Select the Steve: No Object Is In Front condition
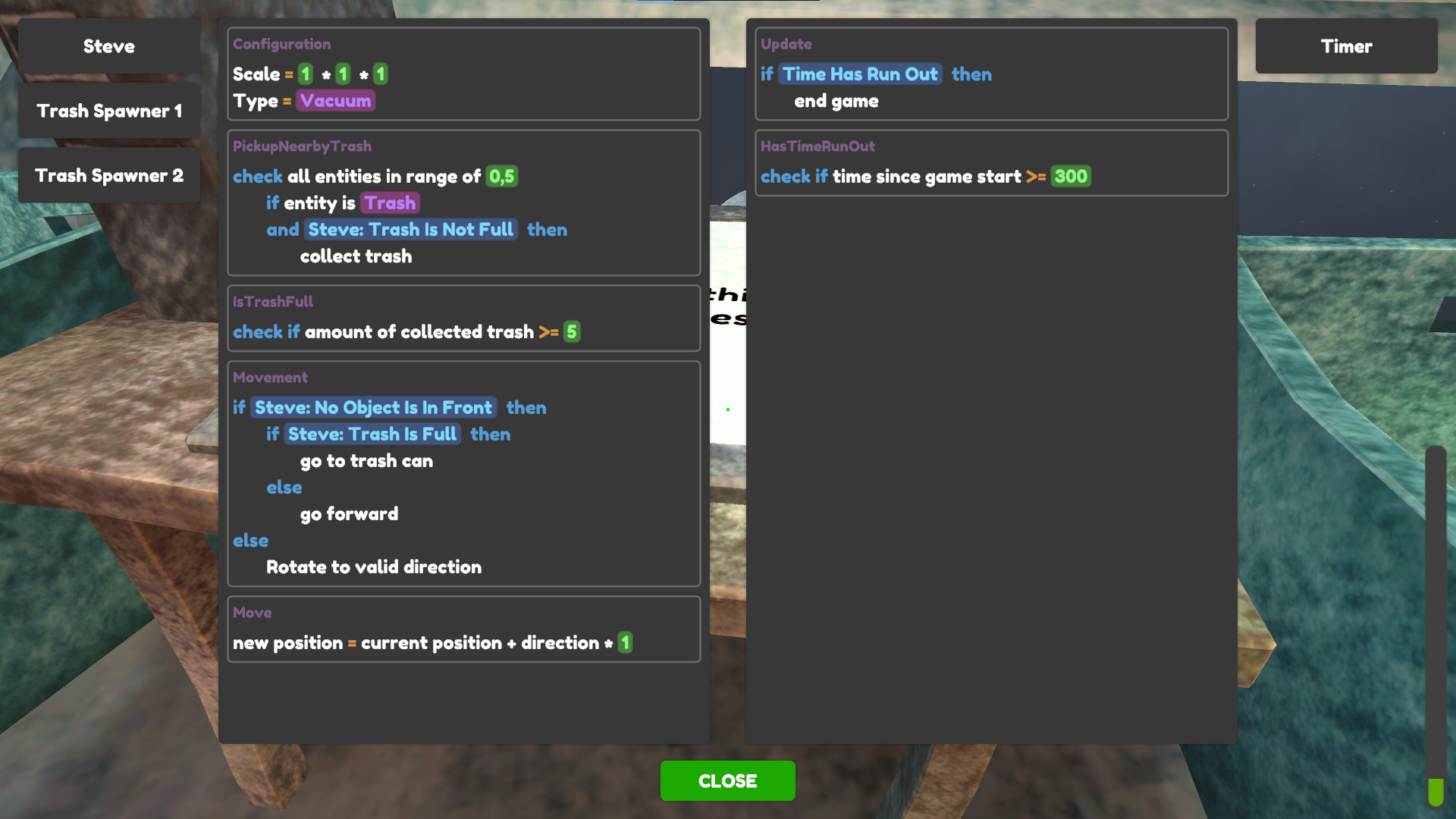 point(372,407)
